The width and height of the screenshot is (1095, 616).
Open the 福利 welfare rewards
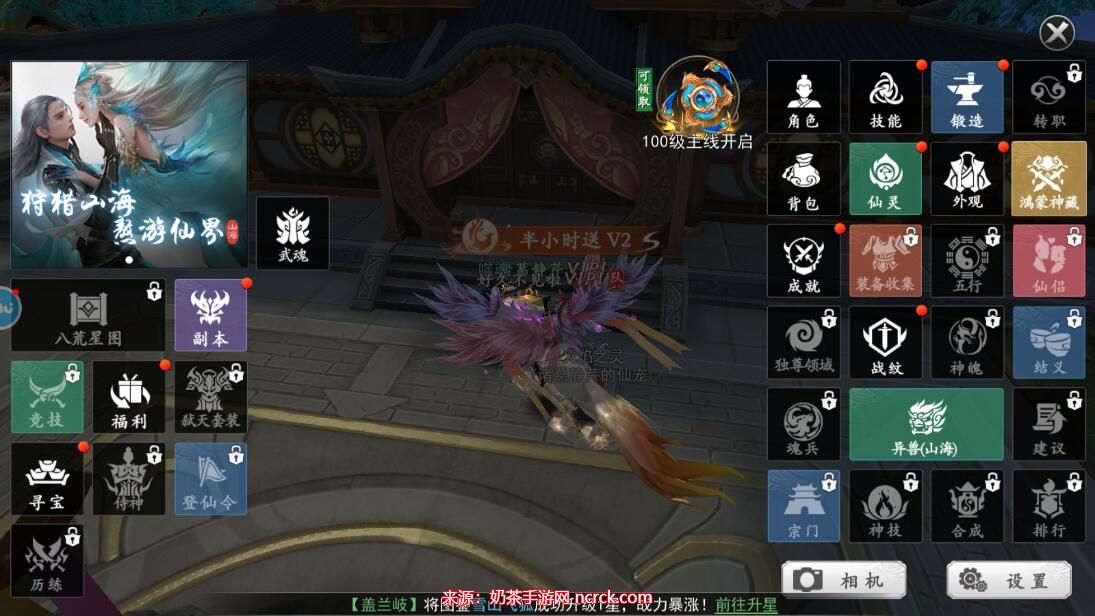pos(128,397)
